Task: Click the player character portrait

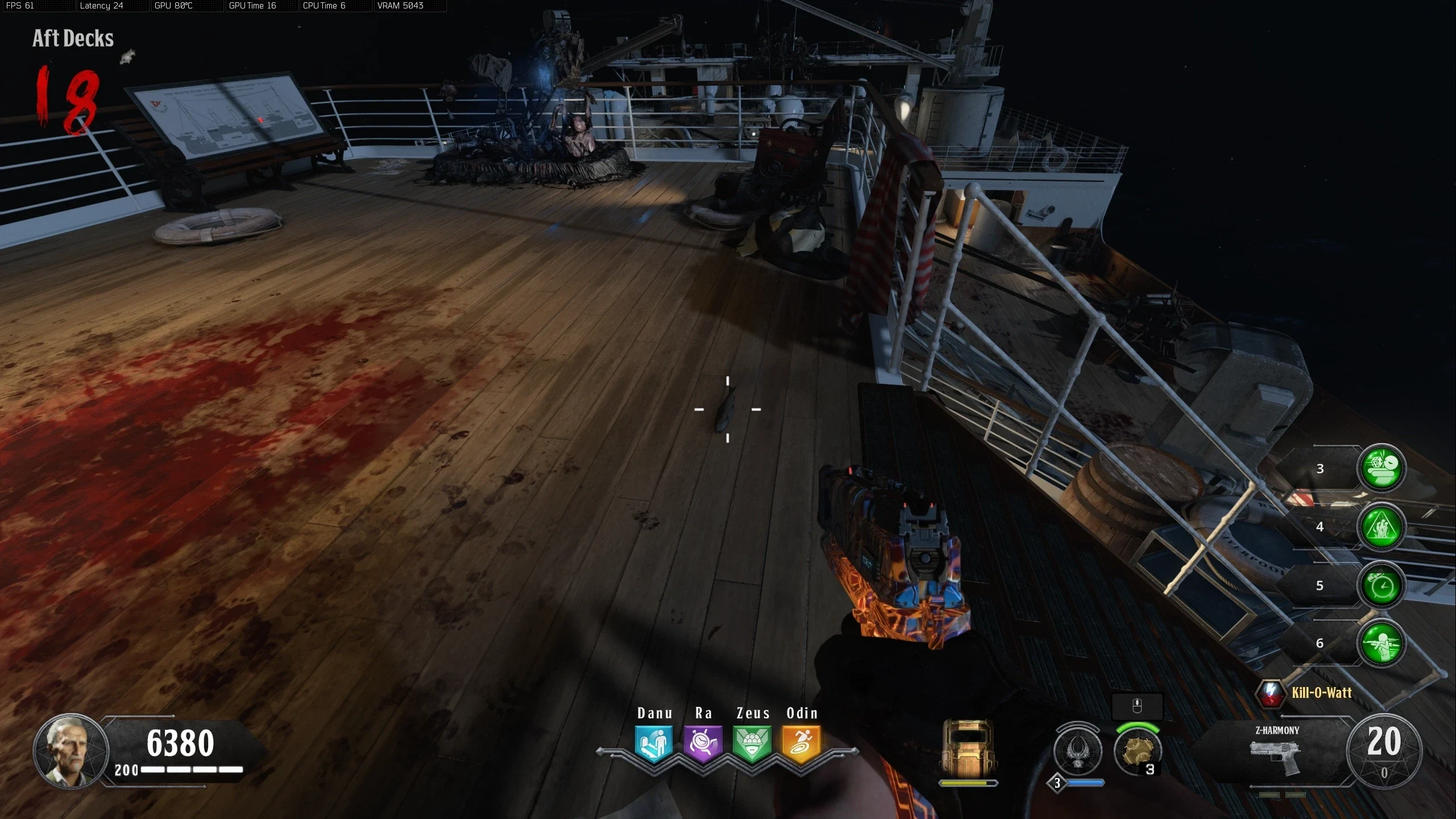Action: 71,751
